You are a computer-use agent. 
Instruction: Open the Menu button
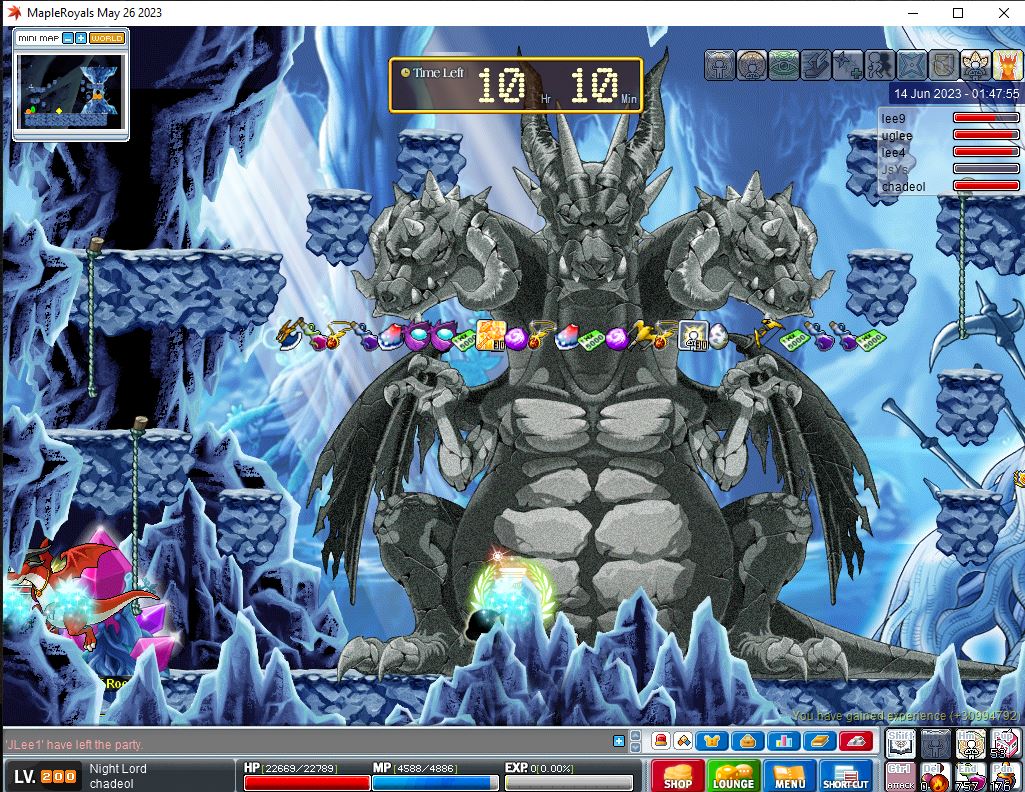(x=789, y=776)
